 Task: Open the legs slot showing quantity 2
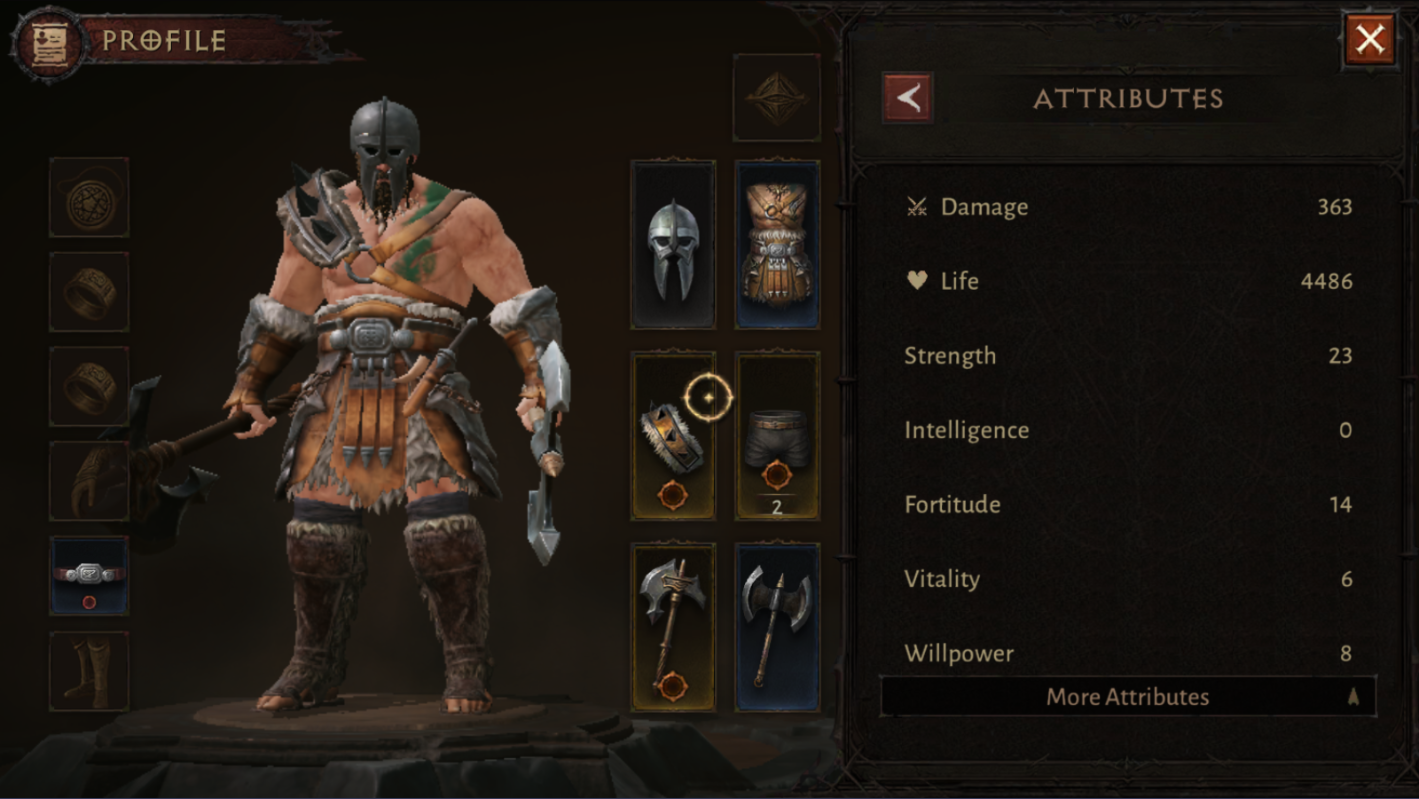pos(777,435)
